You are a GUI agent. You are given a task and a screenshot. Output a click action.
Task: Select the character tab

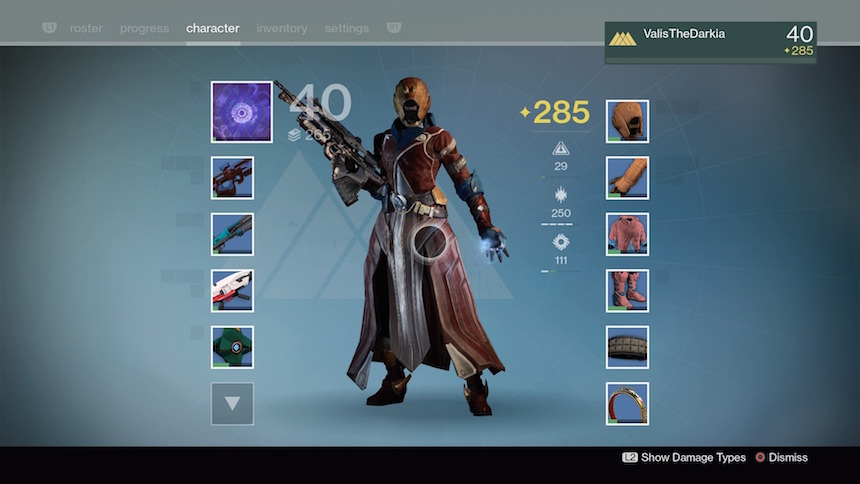coord(213,28)
